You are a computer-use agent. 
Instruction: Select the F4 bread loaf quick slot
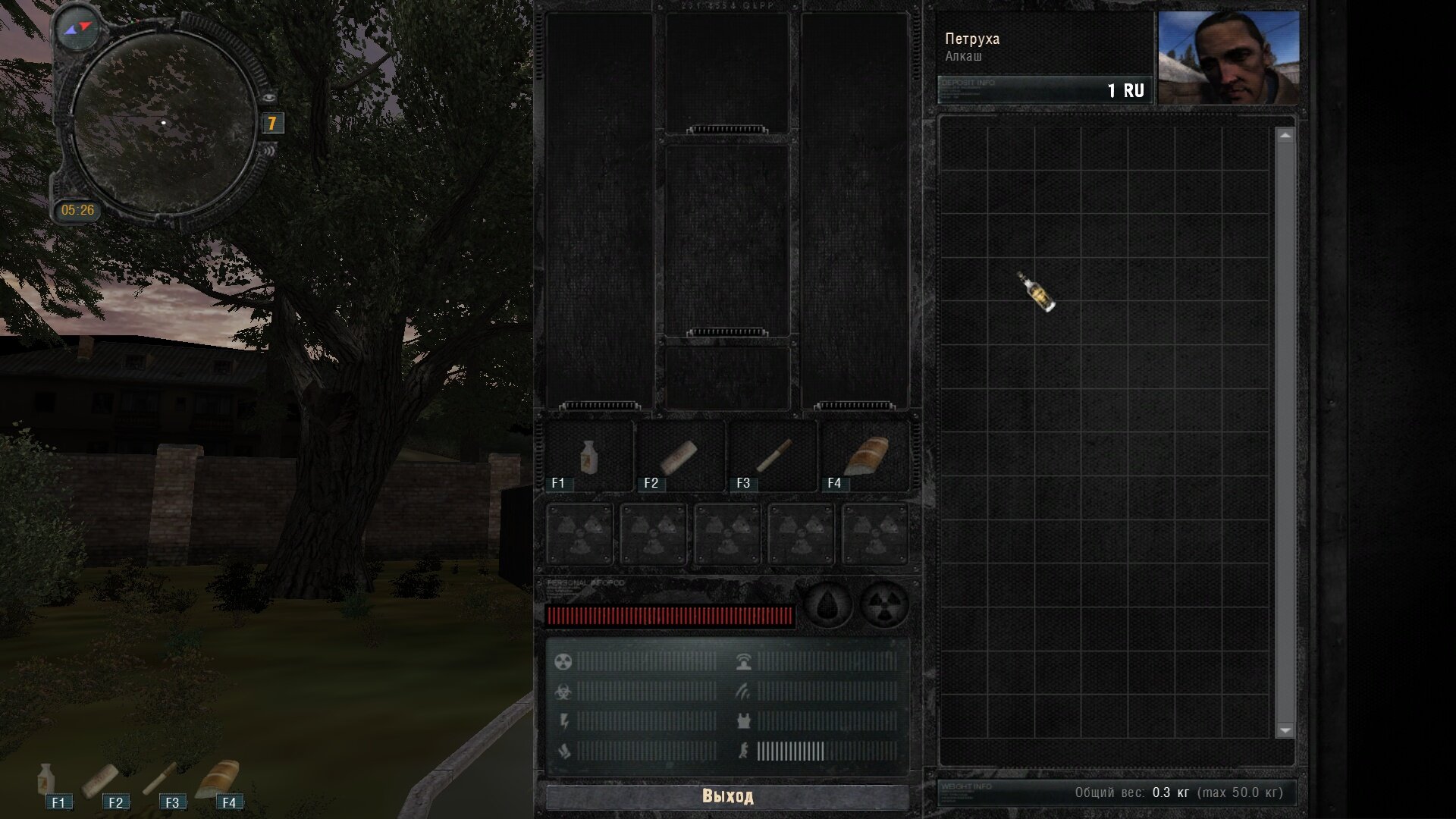[865, 456]
